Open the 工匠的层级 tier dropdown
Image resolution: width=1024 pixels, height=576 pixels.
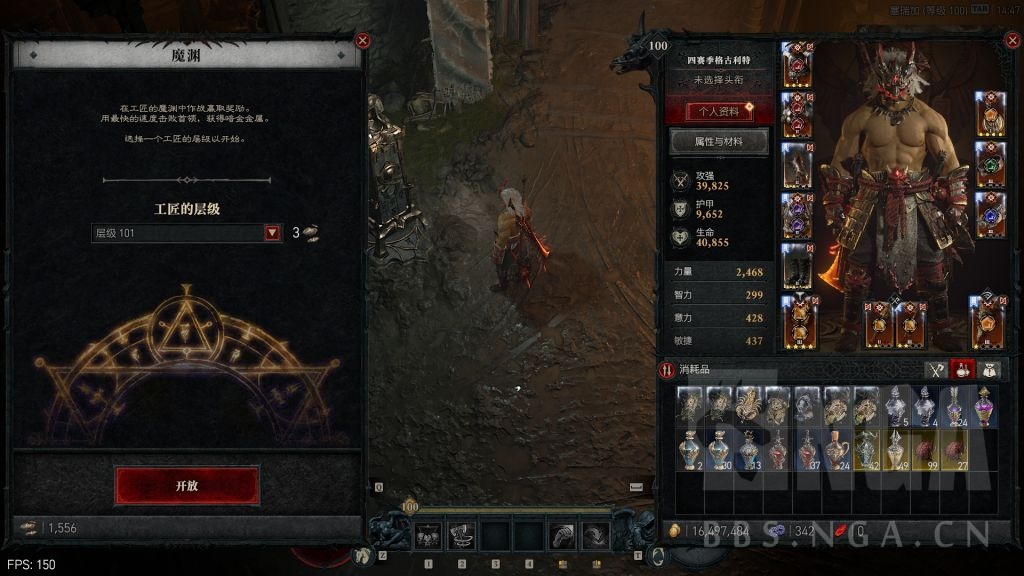tap(272, 233)
